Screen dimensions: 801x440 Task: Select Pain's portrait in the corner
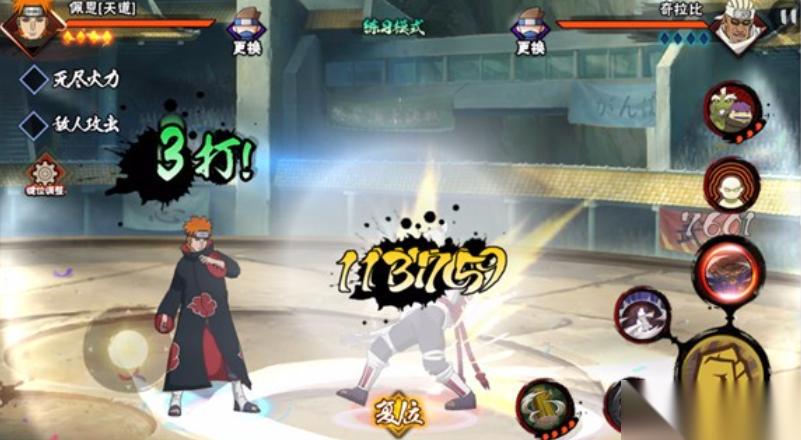click(x=30, y=26)
